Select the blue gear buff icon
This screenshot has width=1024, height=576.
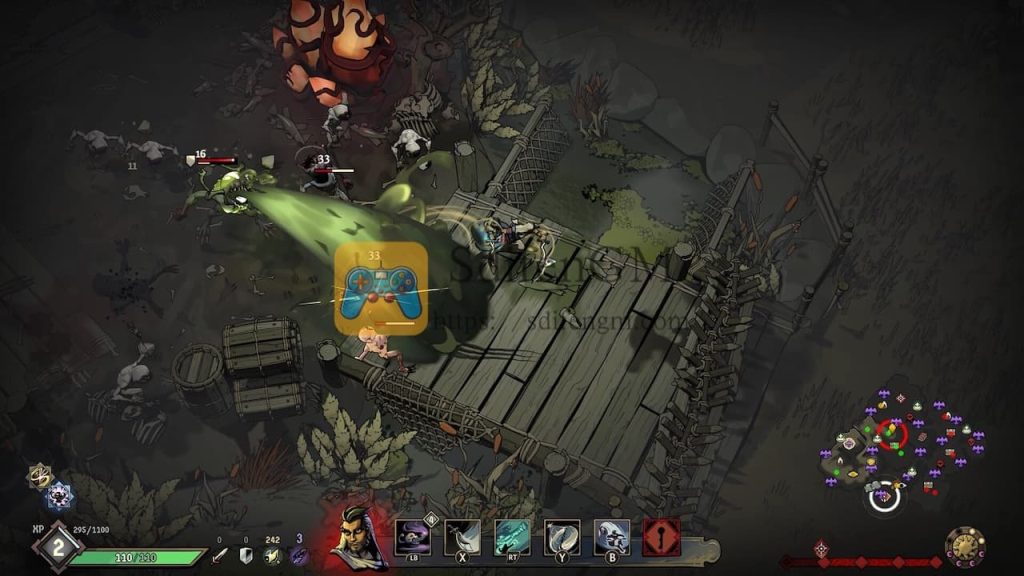point(59,495)
